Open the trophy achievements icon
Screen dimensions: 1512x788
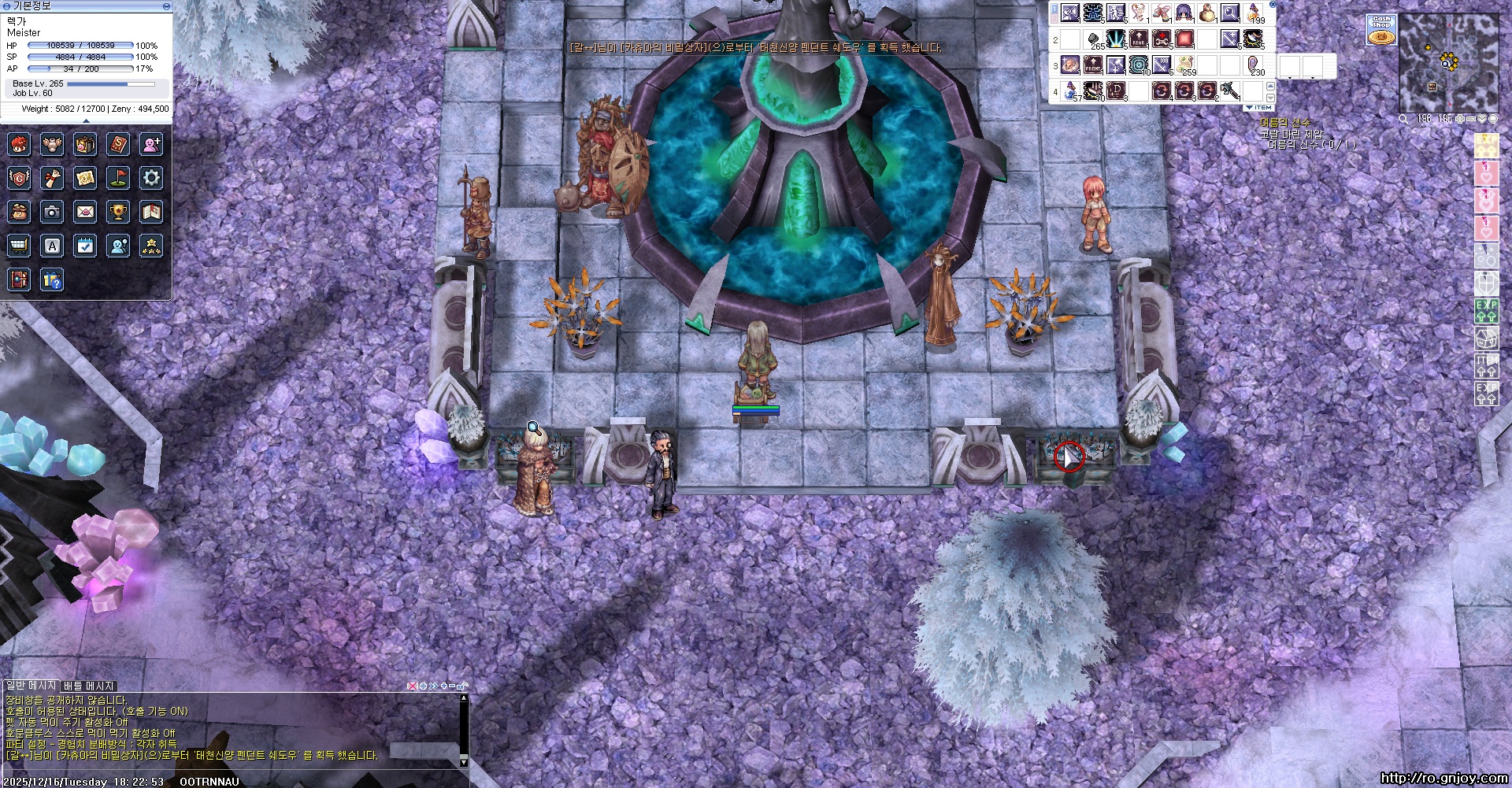[118, 212]
